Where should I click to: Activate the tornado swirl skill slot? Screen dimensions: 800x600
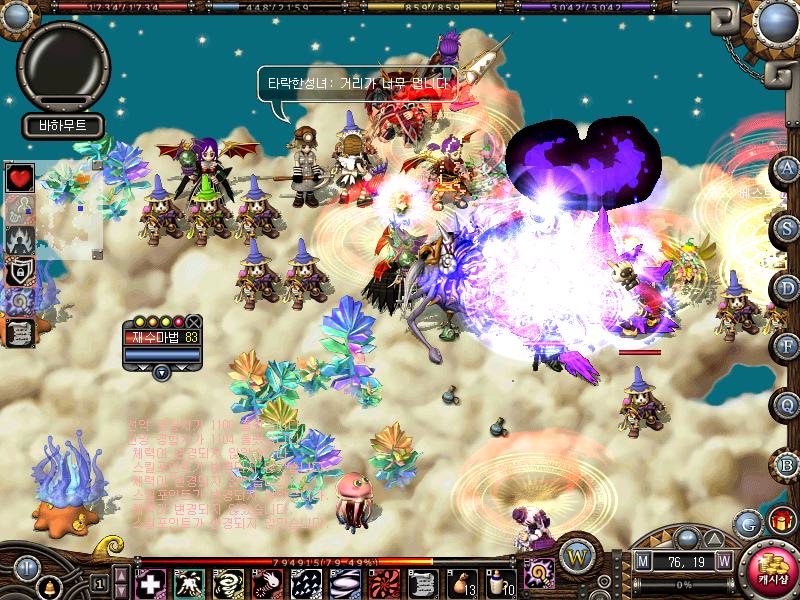(226, 582)
